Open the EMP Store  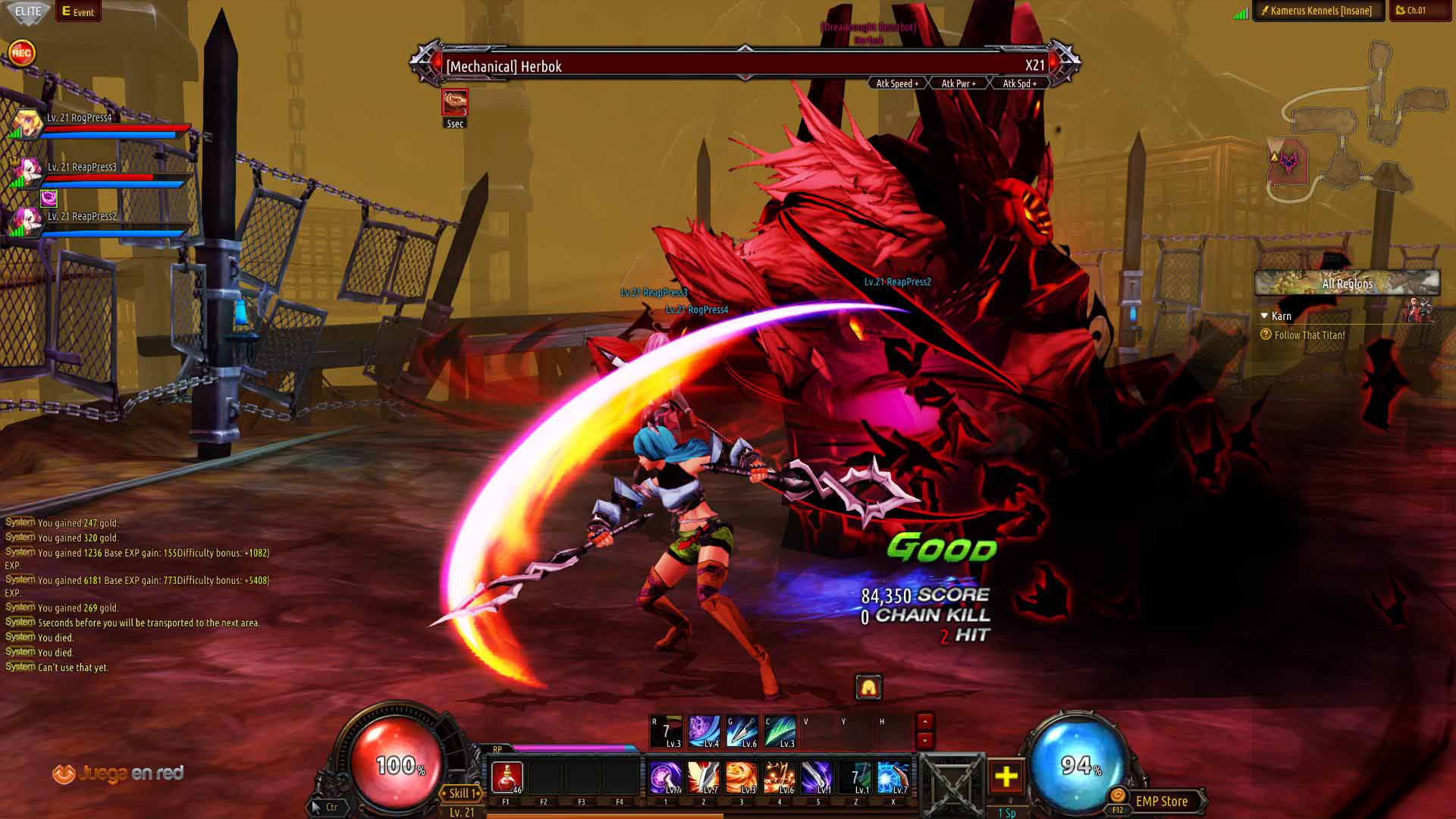pos(1160,802)
